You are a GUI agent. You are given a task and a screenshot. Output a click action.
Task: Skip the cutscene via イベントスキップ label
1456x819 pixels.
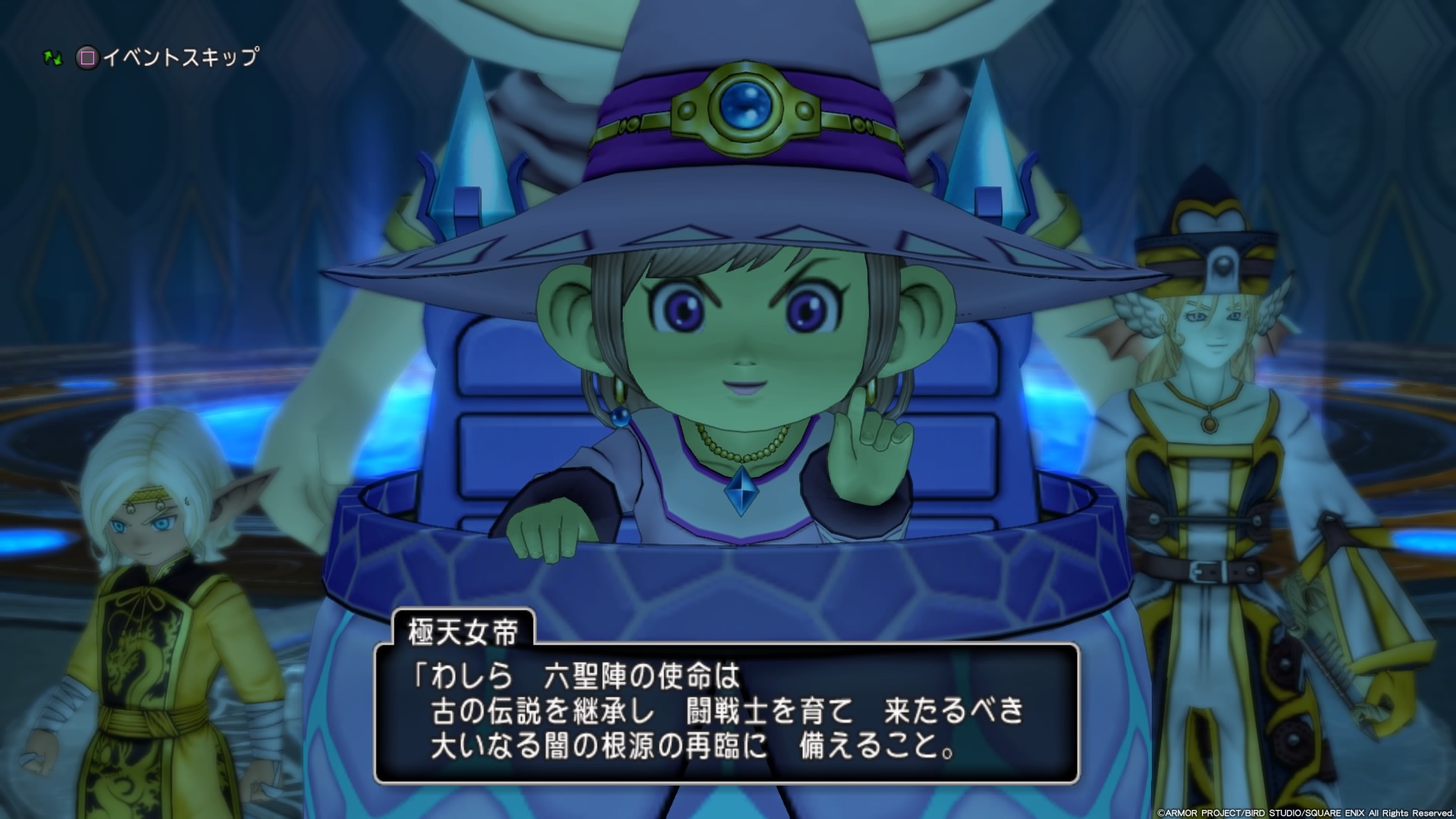pyautogui.click(x=180, y=58)
